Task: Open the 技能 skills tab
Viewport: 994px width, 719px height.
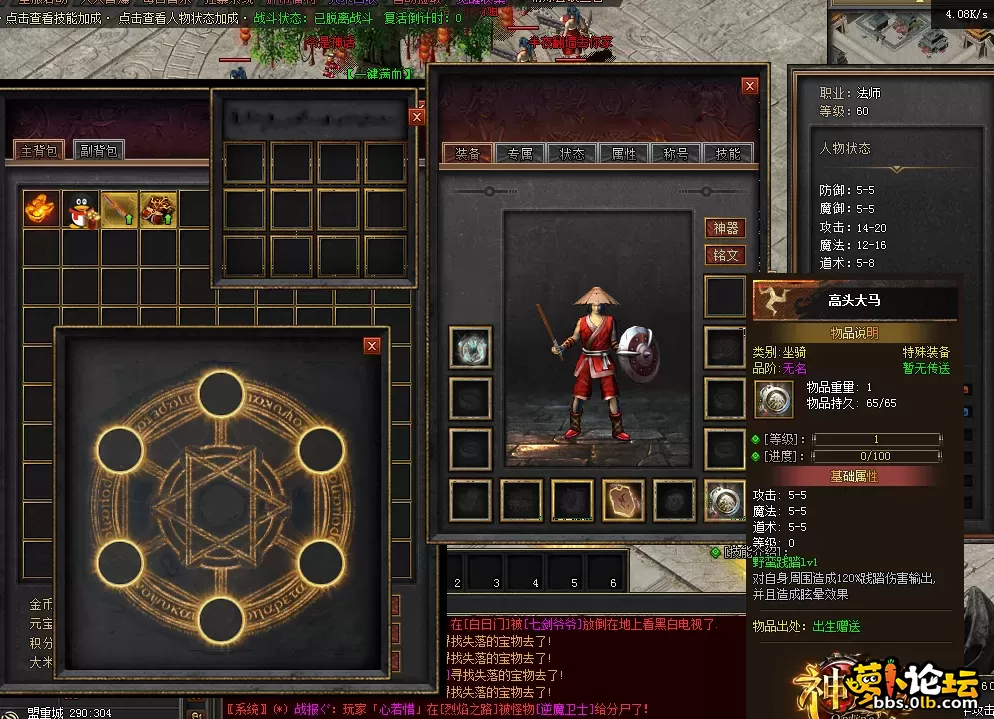Action: 728,154
